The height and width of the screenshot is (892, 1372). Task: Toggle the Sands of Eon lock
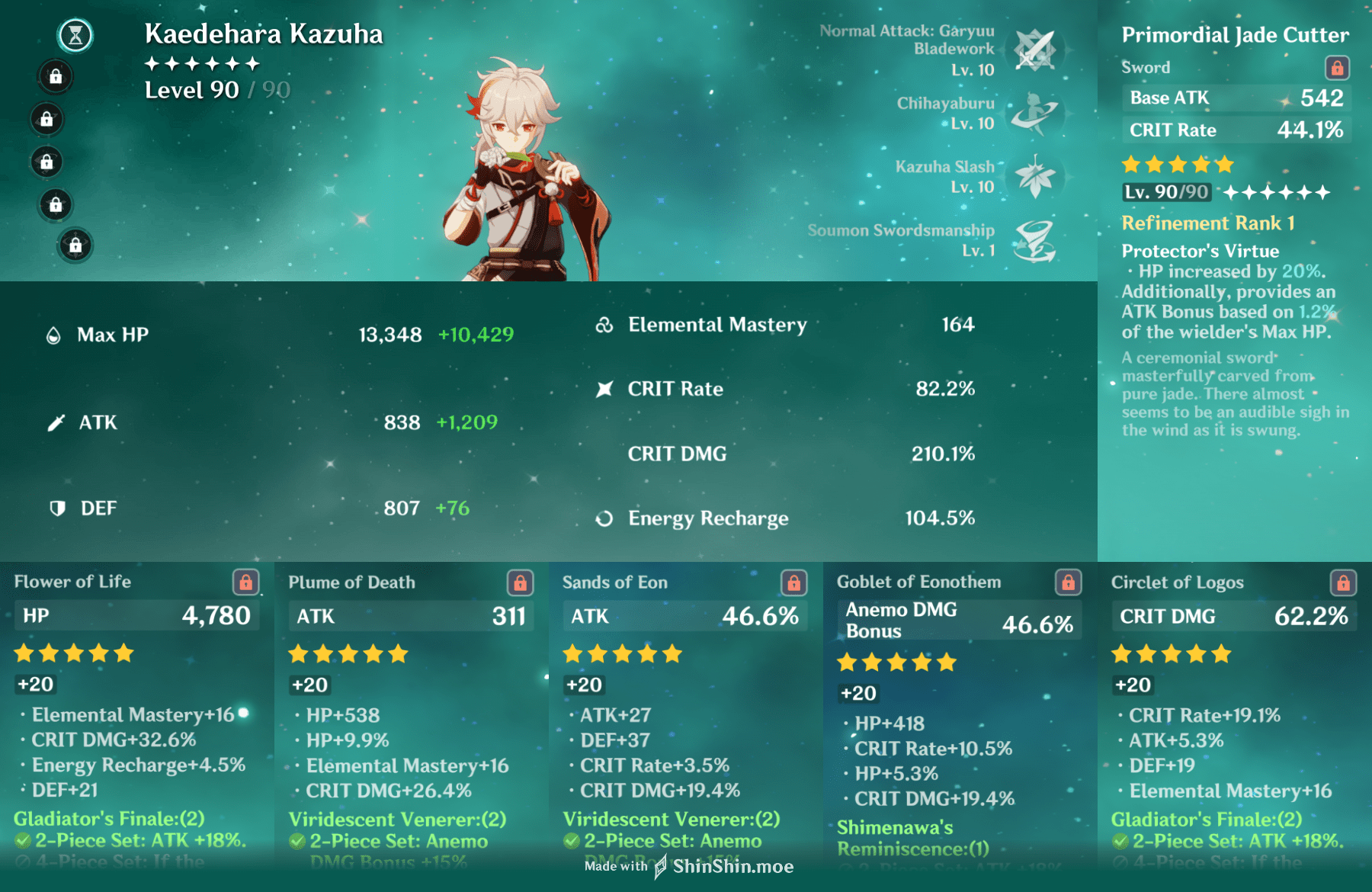coord(793,583)
